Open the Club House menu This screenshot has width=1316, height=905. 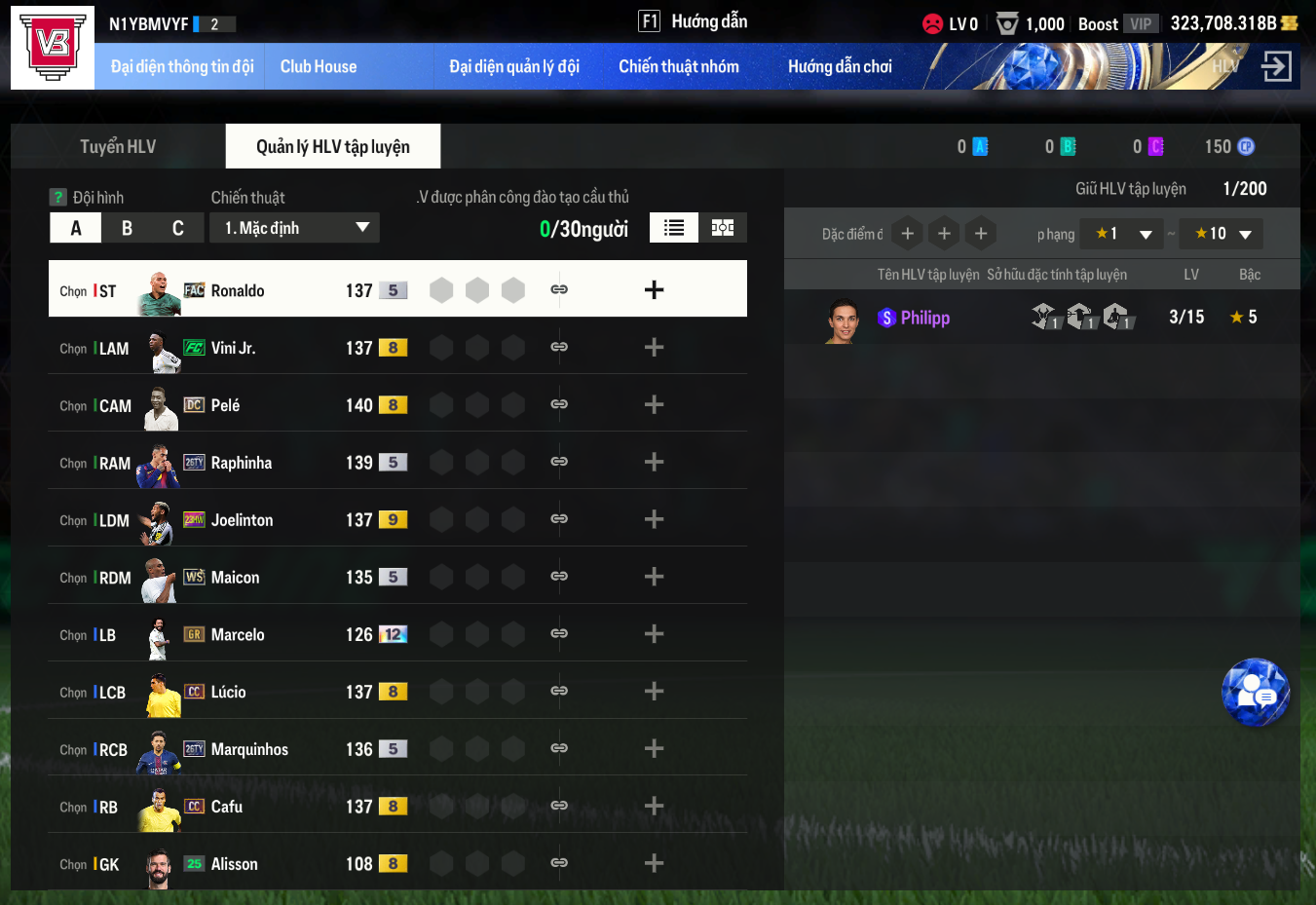pyautogui.click(x=319, y=66)
